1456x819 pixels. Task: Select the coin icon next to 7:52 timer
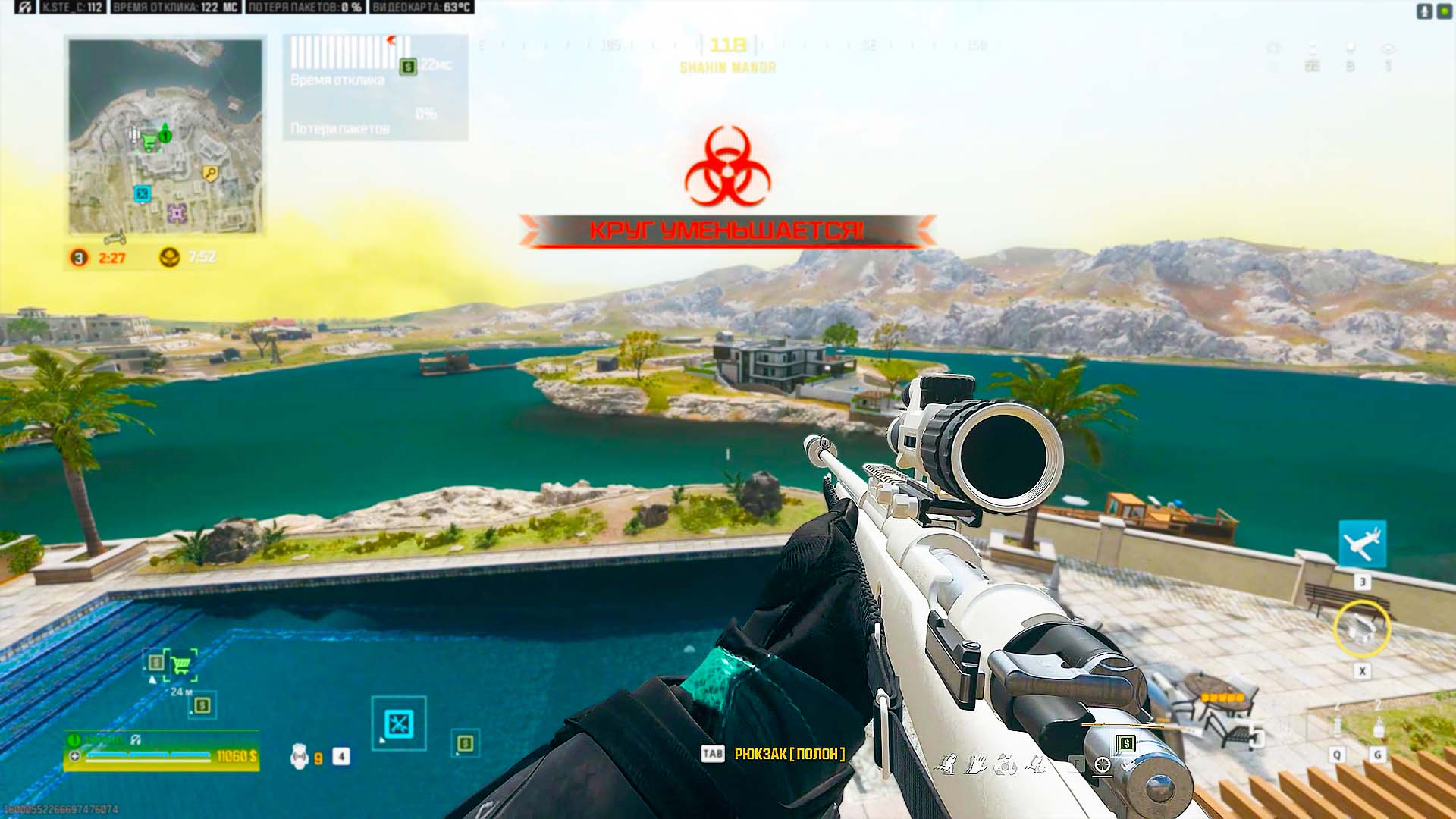click(171, 256)
